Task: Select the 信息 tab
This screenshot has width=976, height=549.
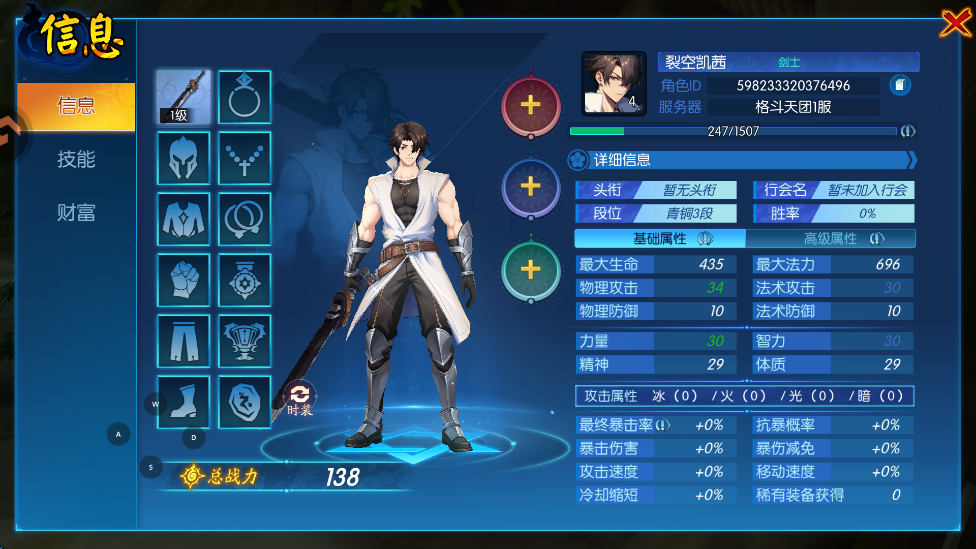Action: (76, 106)
